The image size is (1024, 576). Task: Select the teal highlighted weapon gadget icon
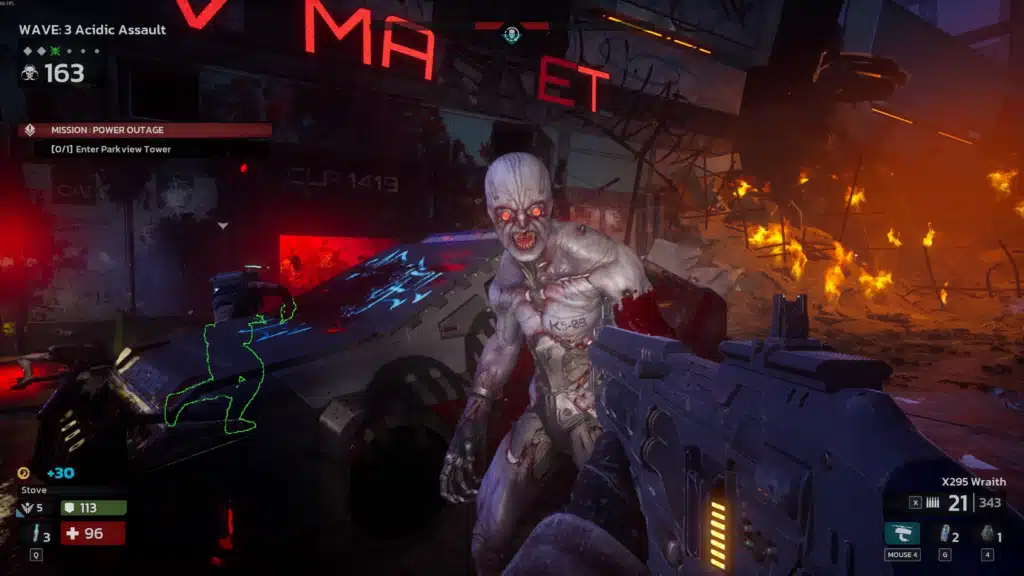click(x=901, y=534)
